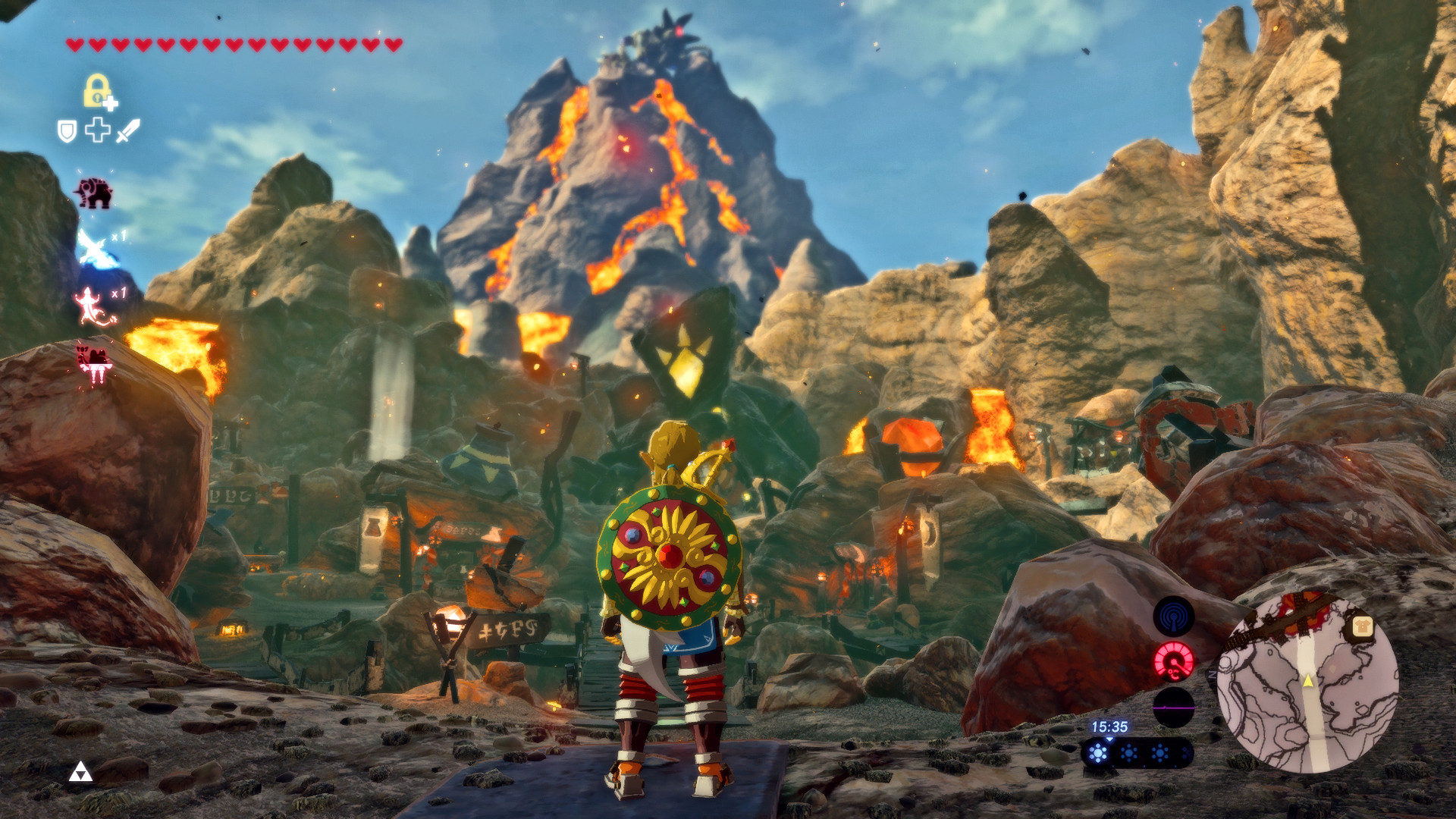Select the red temperature gauge
The width and height of the screenshot is (1456, 819).
1173,662
